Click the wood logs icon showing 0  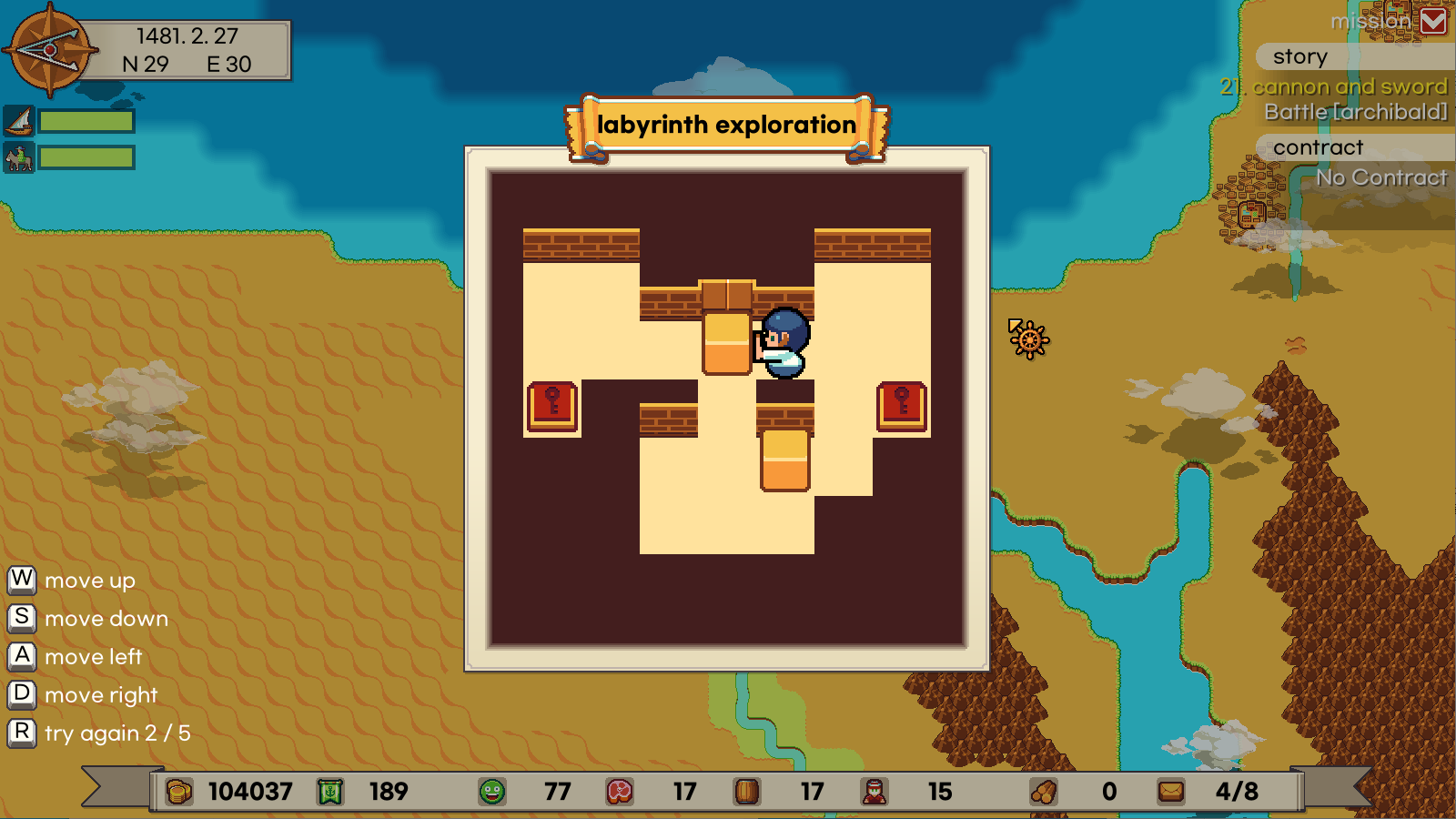[x=1045, y=792]
